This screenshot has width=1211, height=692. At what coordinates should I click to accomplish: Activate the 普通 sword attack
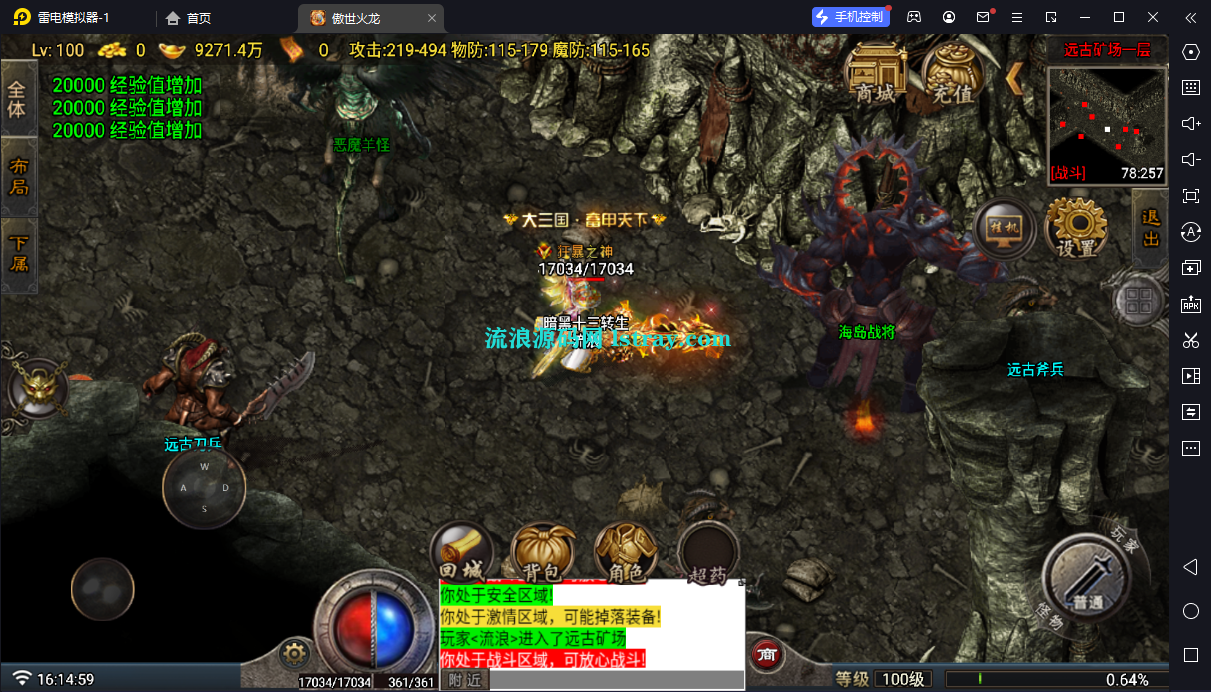[1087, 580]
